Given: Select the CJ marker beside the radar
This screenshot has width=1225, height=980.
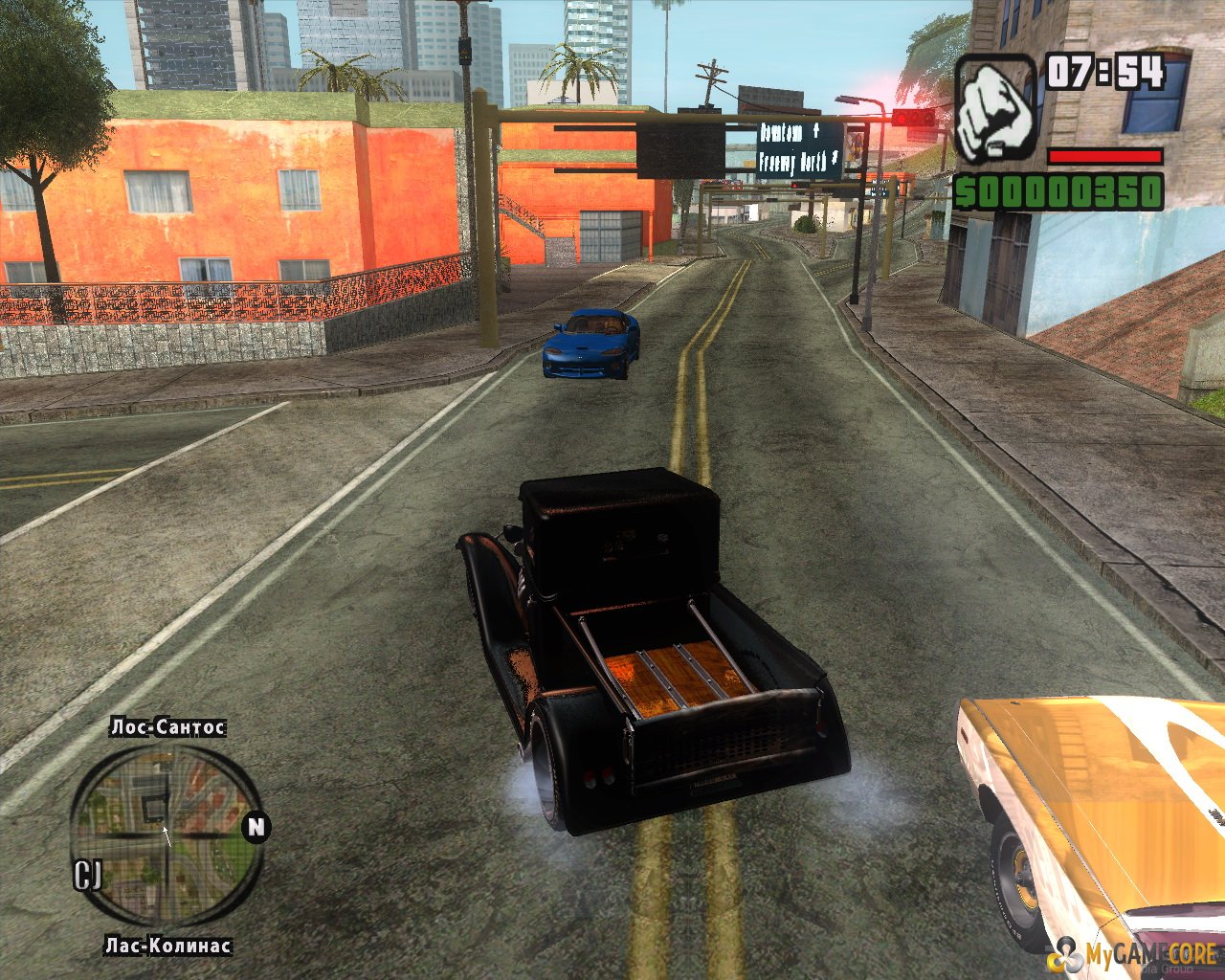Looking at the screenshot, I should click(87, 874).
